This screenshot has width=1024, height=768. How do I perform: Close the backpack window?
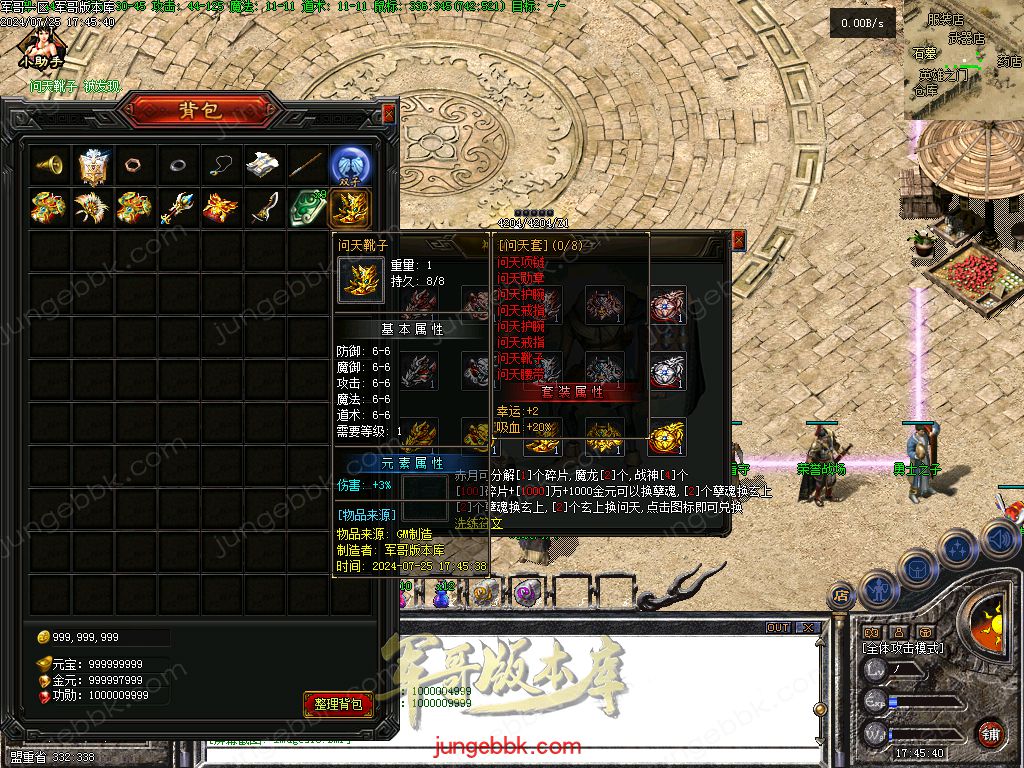(388, 113)
